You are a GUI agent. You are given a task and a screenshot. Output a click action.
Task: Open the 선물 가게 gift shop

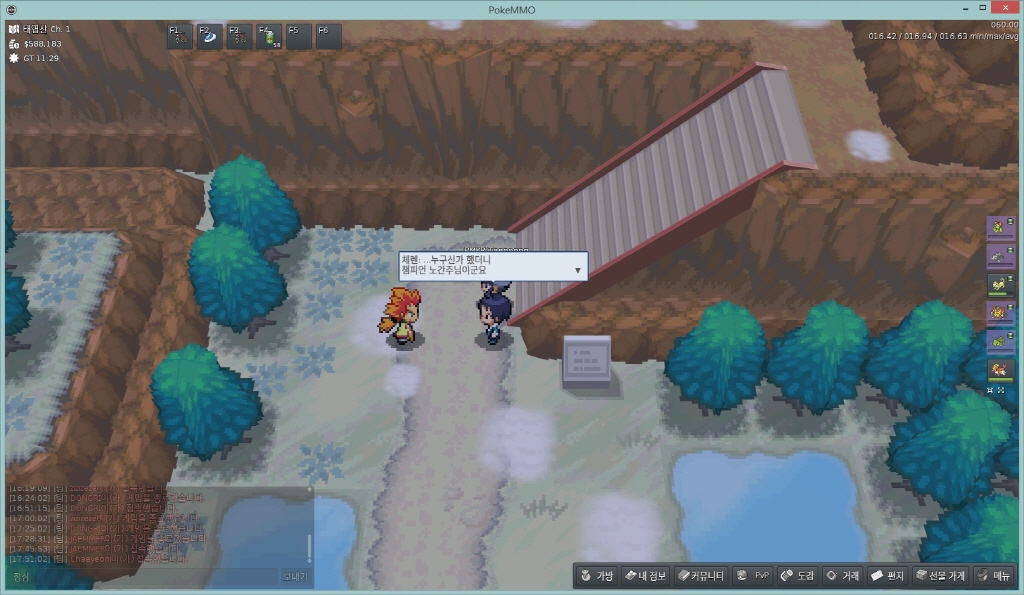(x=938, y=576)
